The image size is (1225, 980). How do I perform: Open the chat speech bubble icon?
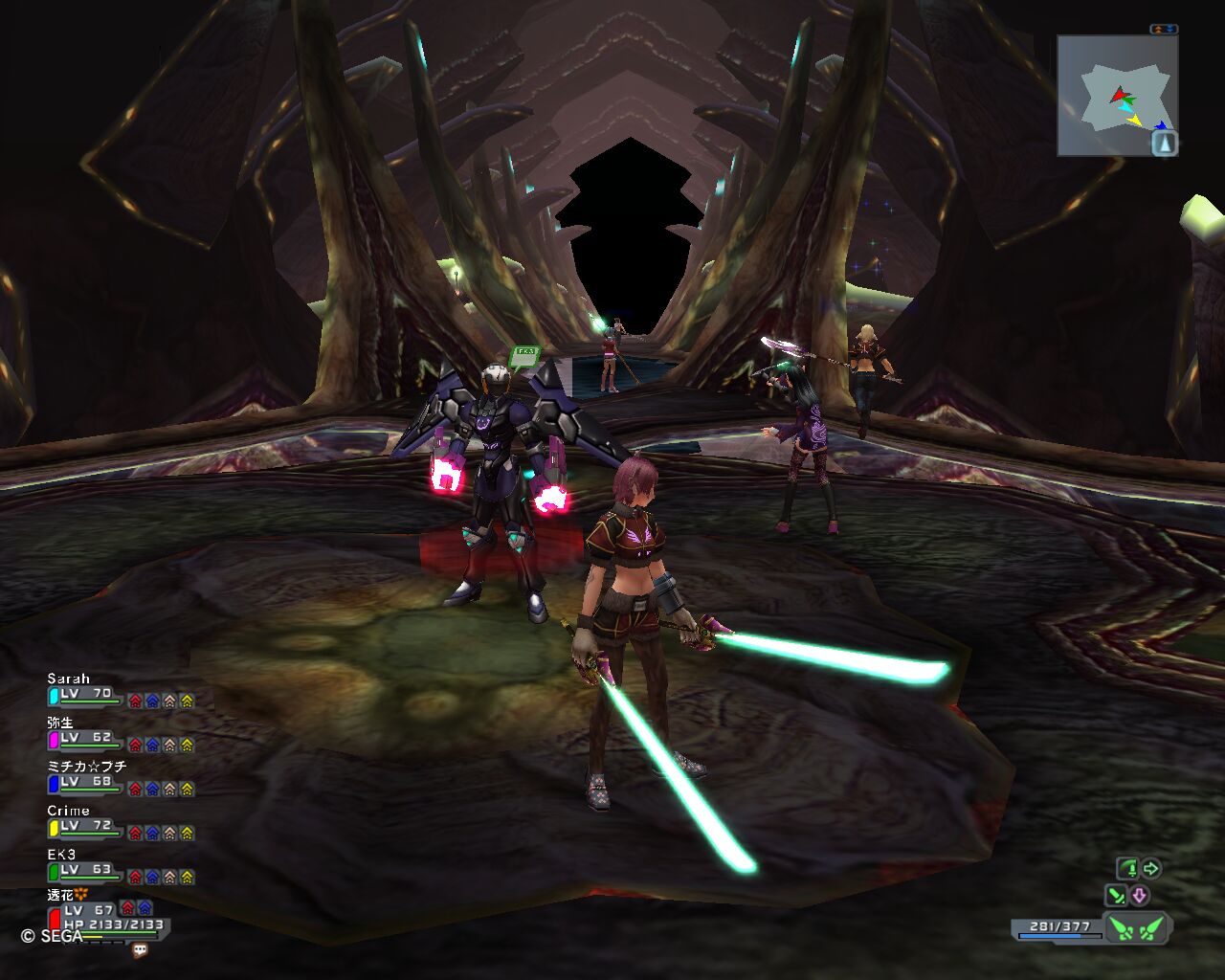point(140,950)
